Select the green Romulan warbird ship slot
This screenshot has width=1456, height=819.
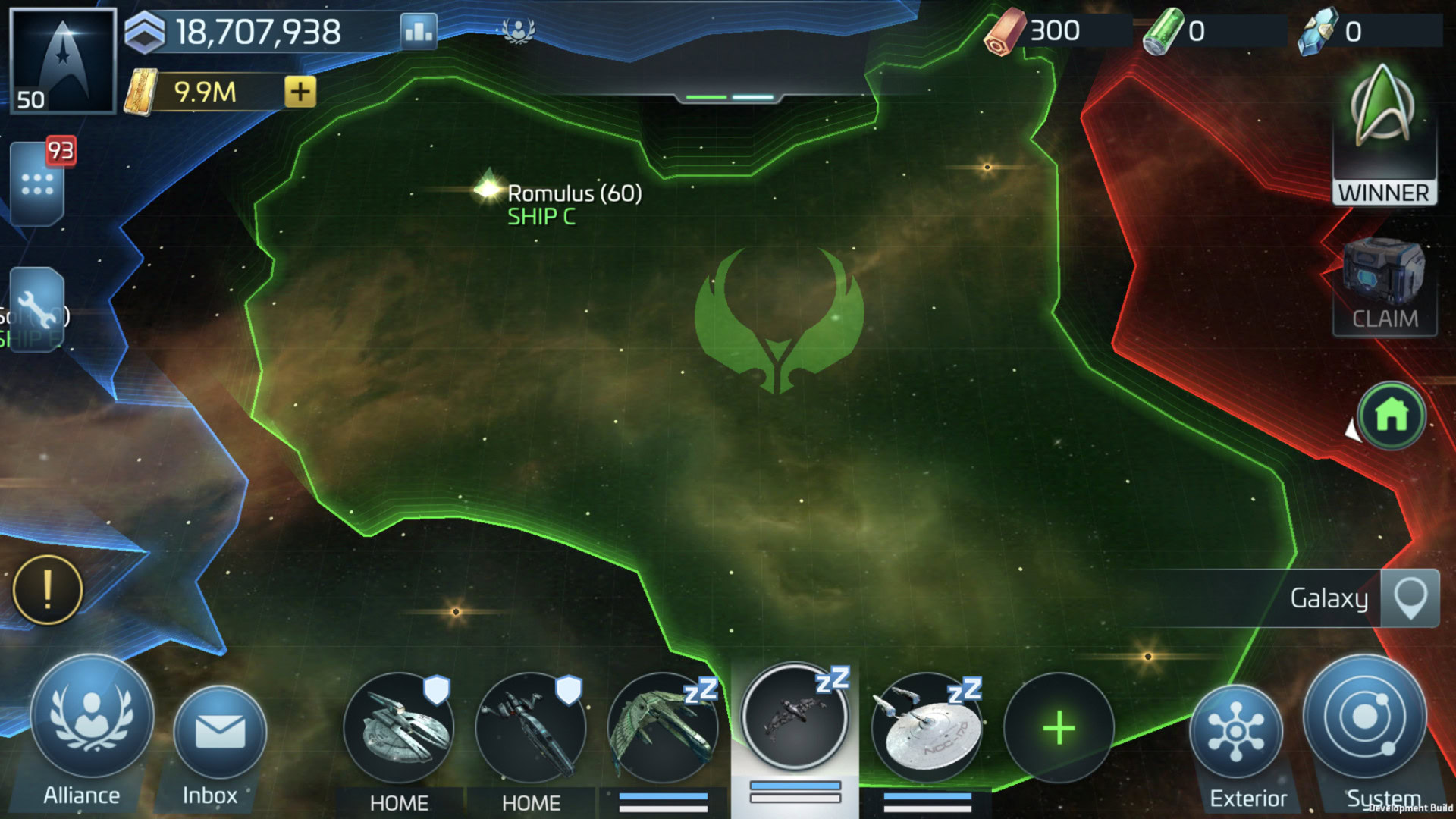[x=663, y=728]
